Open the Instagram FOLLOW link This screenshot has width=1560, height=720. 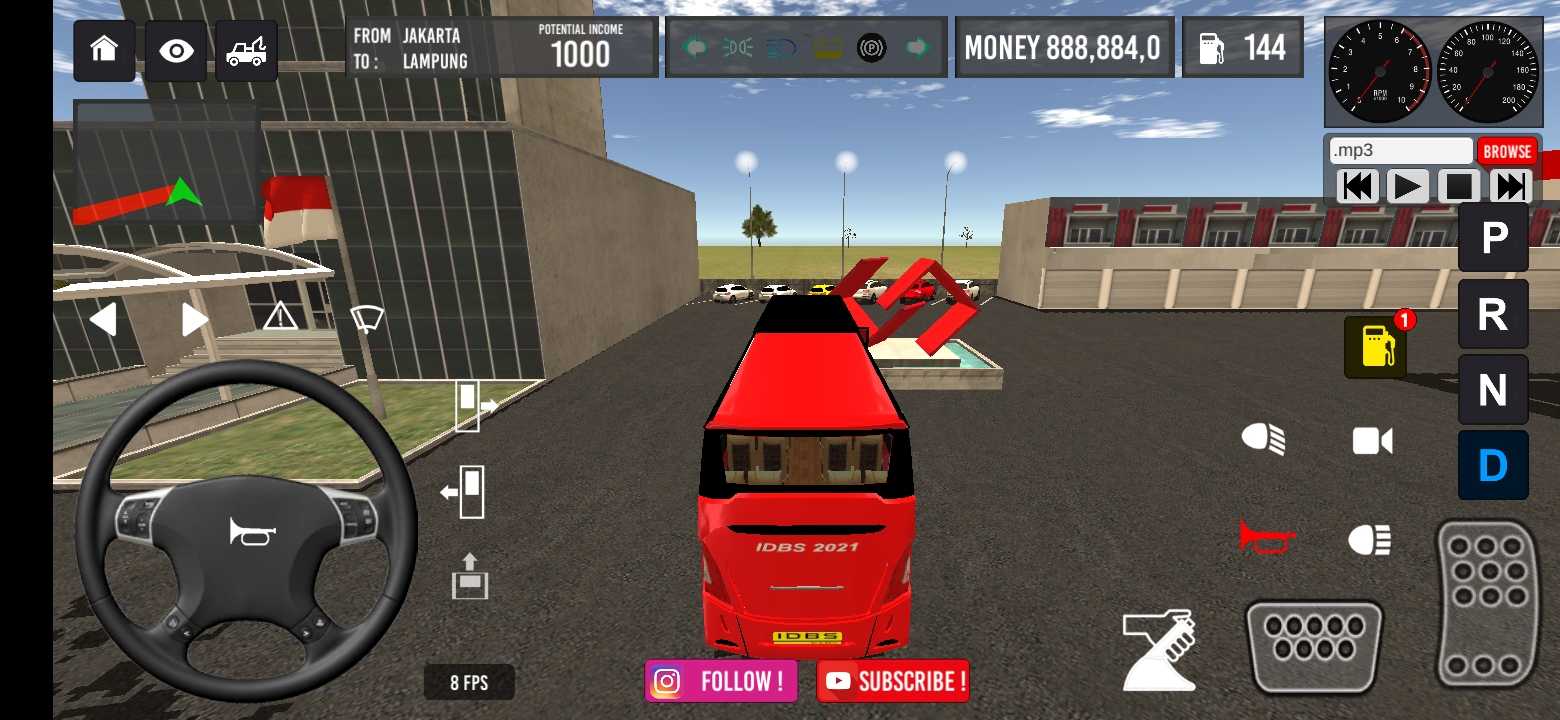721,681
